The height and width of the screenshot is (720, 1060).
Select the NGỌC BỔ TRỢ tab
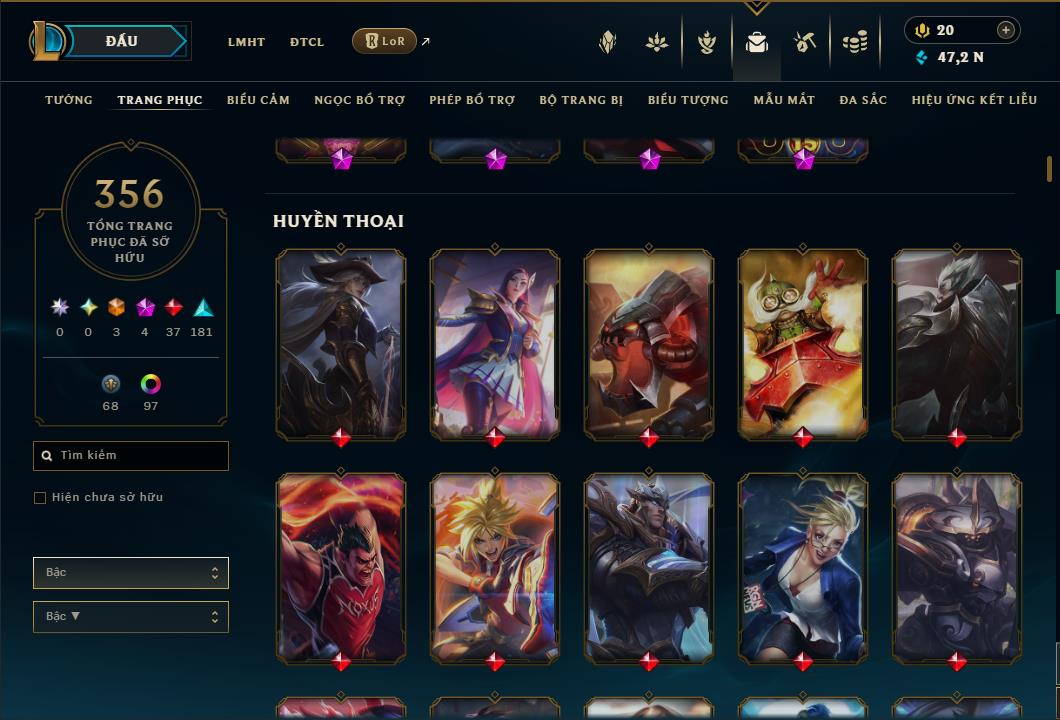coord(359,100)
